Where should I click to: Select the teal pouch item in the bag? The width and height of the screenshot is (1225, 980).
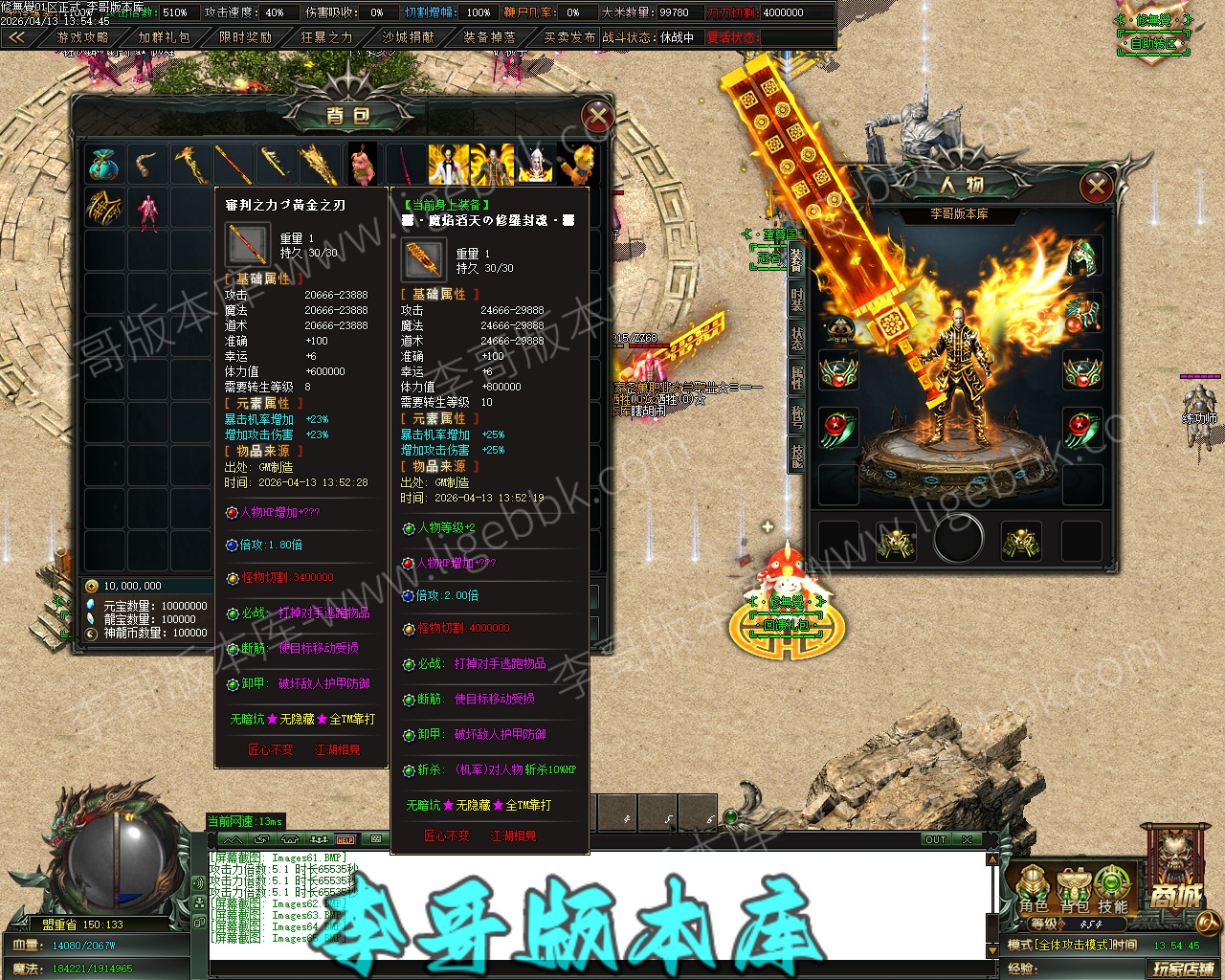pyautogui.click(x=103, y=165)
